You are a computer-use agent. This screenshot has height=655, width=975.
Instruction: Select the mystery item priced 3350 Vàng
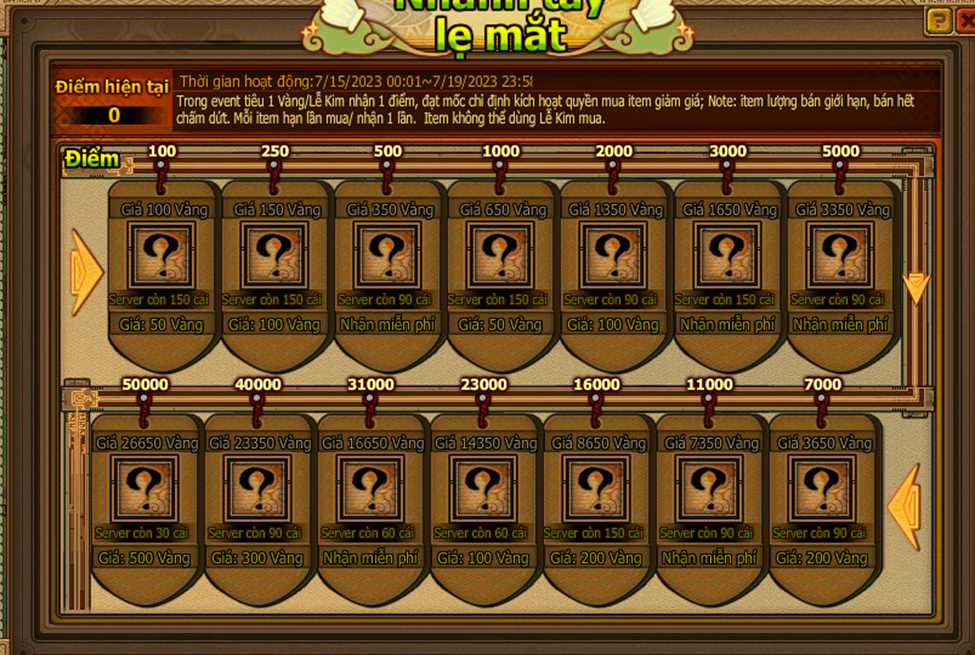[x=840, y=256]
